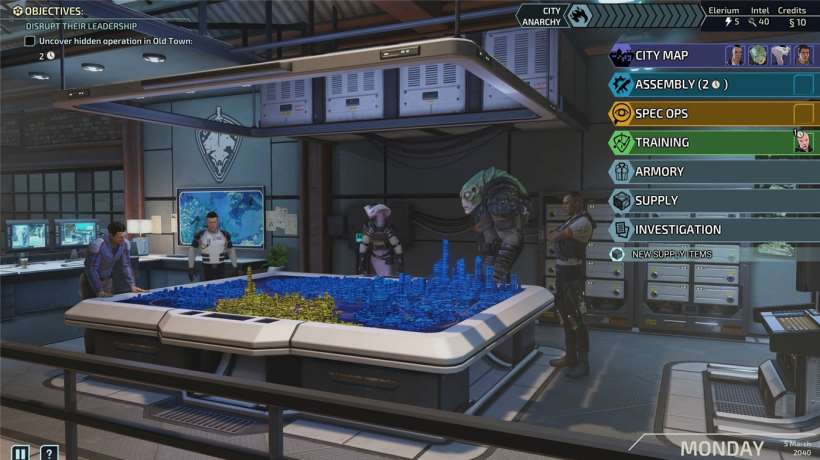Open the Armory
This screenshot has height=460, width=820.
tap(659, 172)
